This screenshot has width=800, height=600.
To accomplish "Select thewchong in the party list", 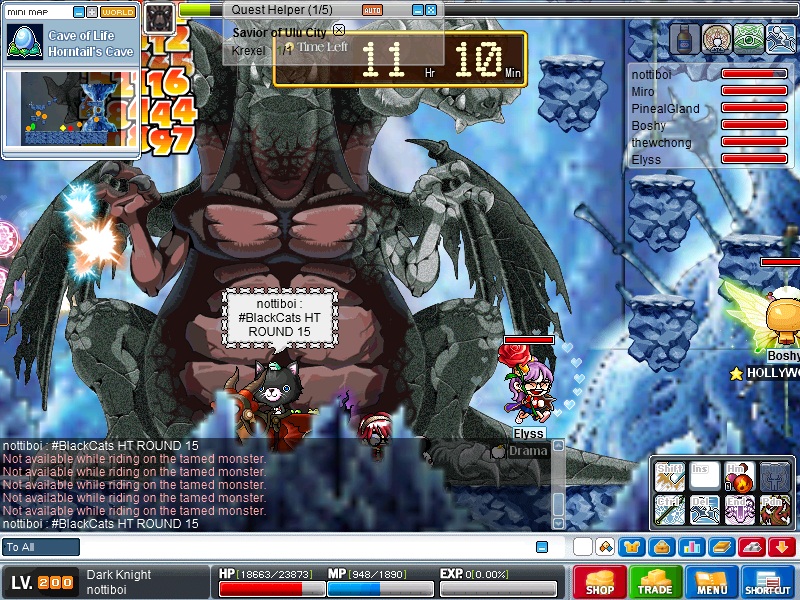I will coord(661,142).
